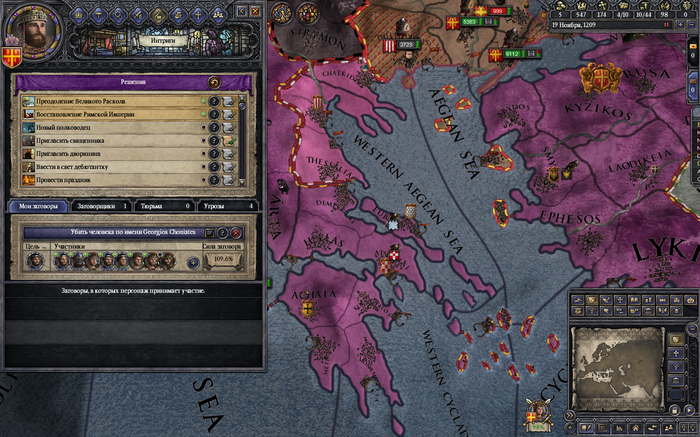Screen dimensions: 700x437
Task: Click the plot power 109.6% box
Action: [x=226, y=261]
